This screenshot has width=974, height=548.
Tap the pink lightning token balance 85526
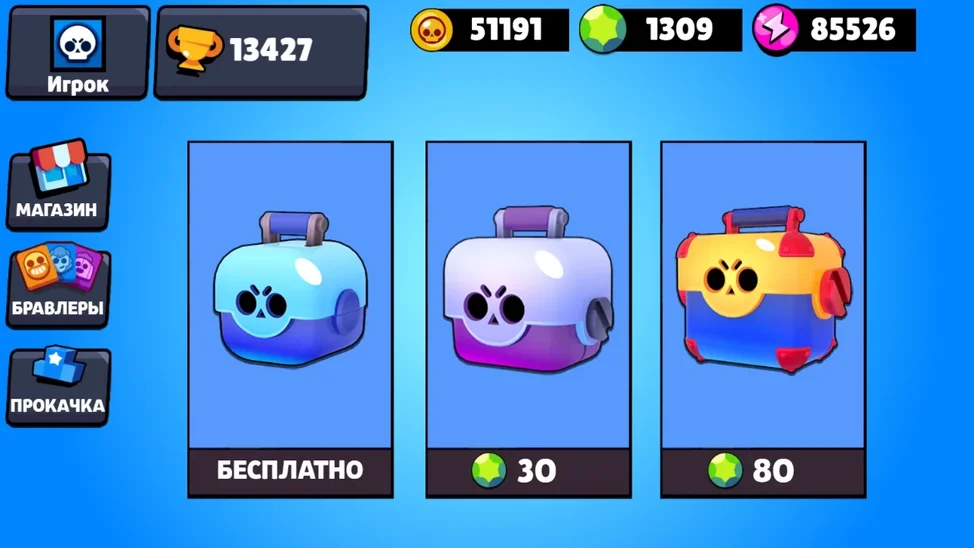click(835, 30)
